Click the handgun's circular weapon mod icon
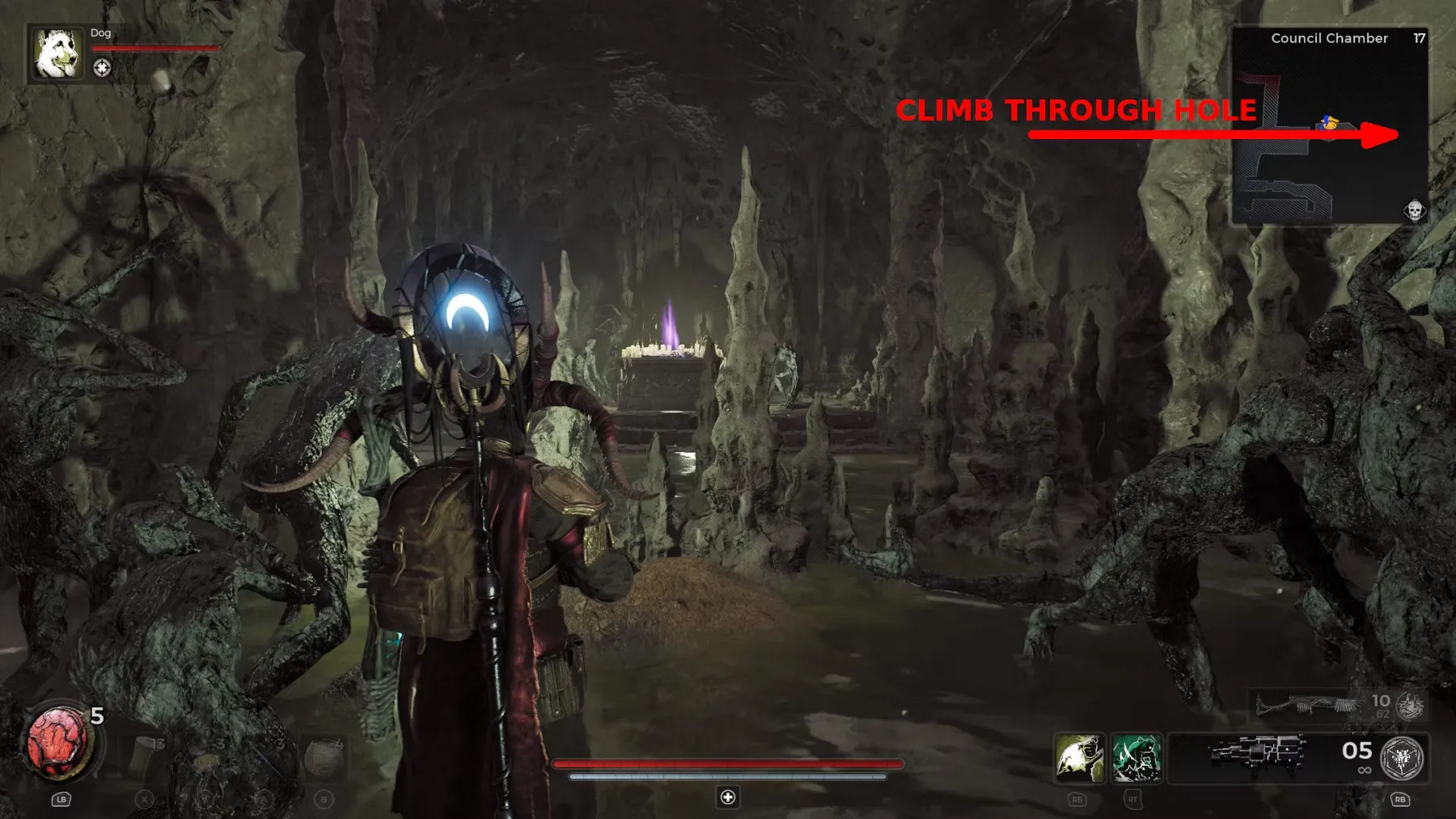The height and width of the screenshot is (819, 1456). coord(1402,758)
